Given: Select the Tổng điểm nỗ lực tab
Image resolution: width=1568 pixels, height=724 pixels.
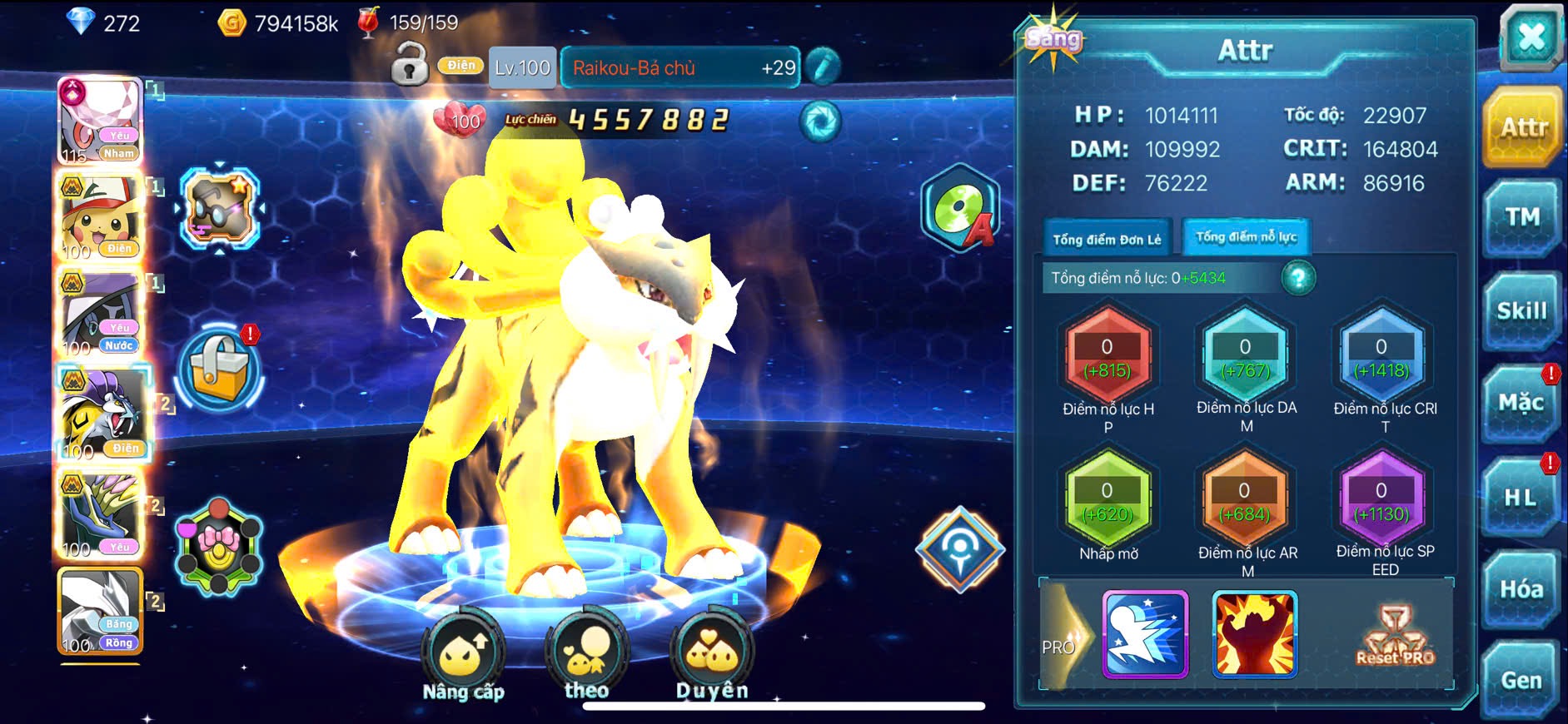Looking at the screenshot, I should [x=1246, y=238].
